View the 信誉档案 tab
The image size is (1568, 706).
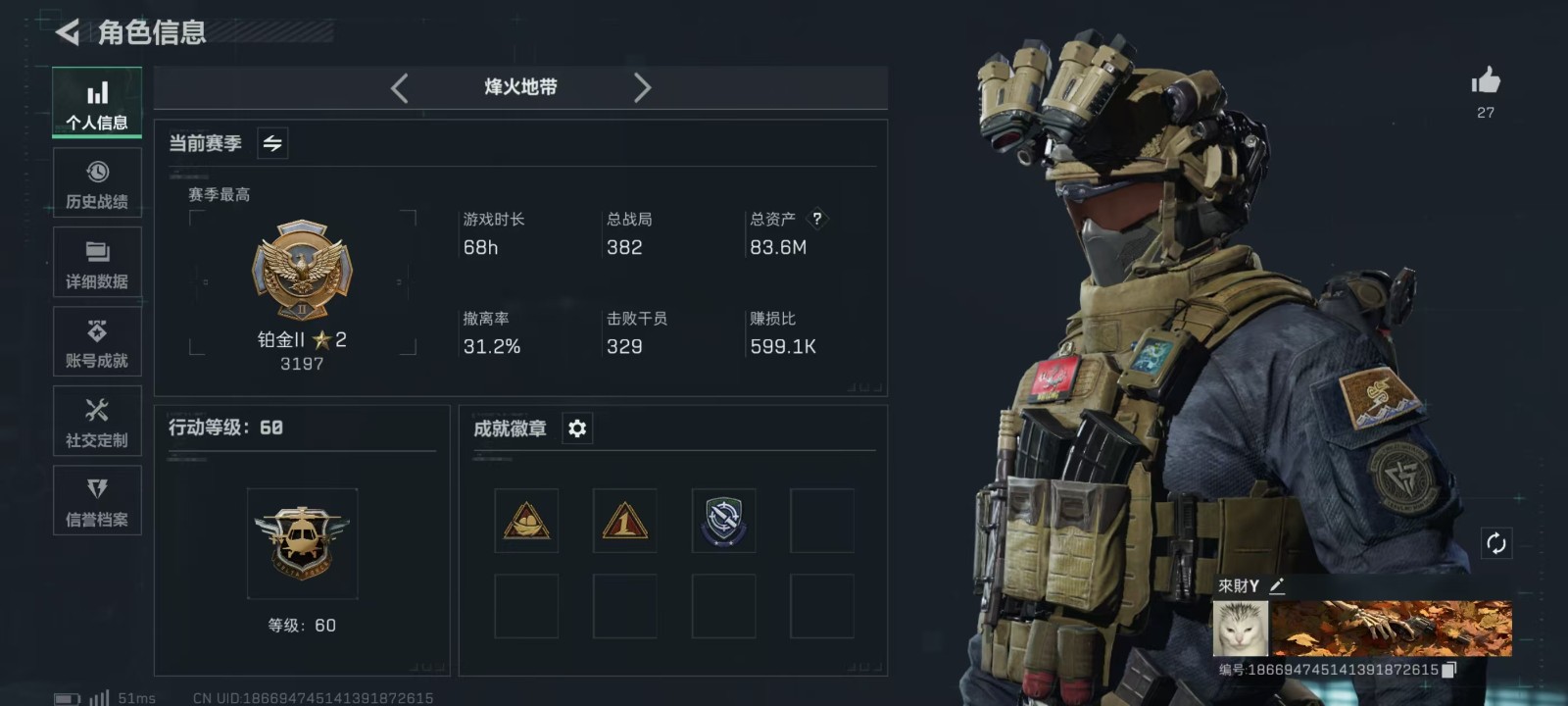pos(97,501)
